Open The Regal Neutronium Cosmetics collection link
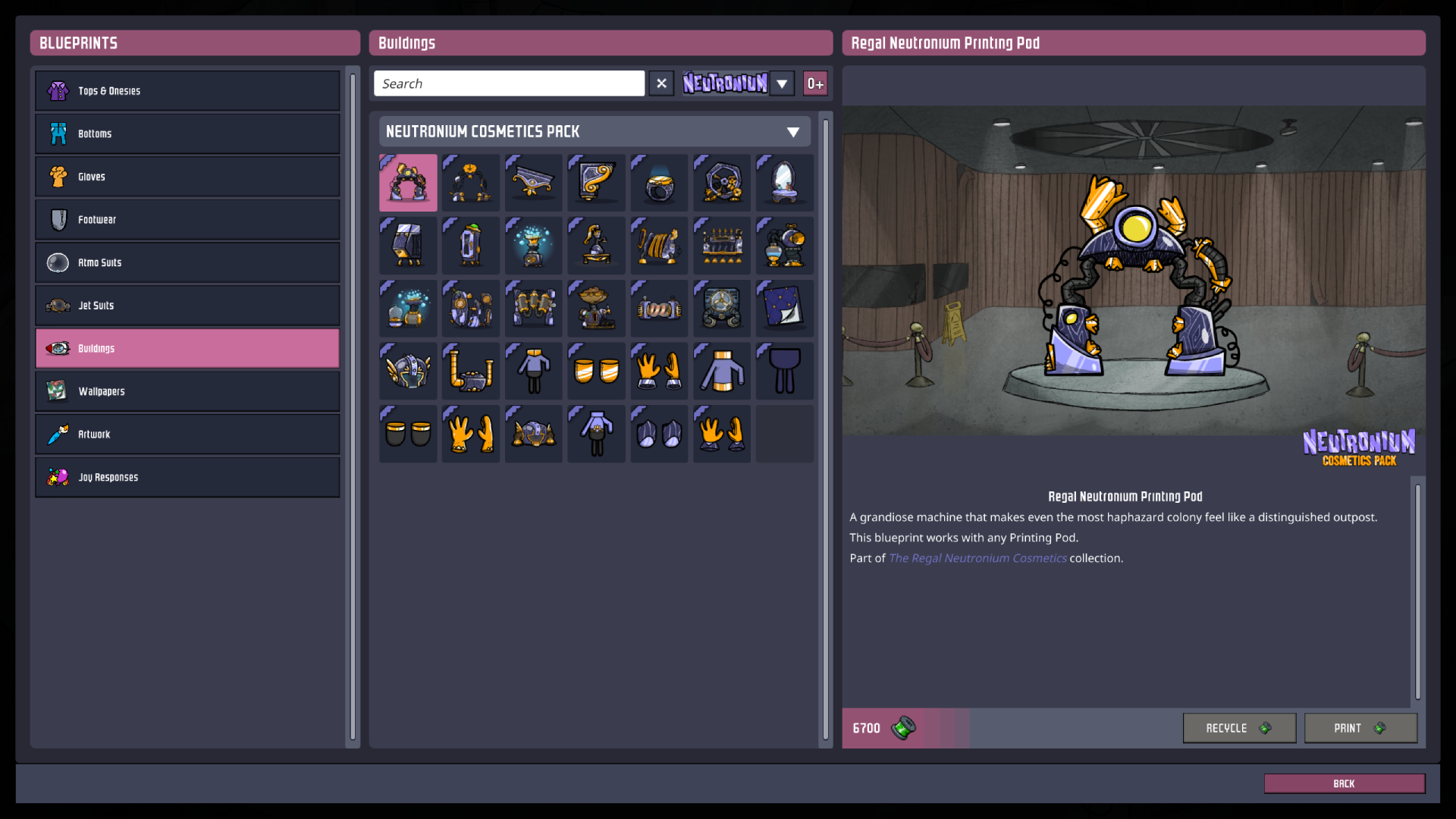 977,558
